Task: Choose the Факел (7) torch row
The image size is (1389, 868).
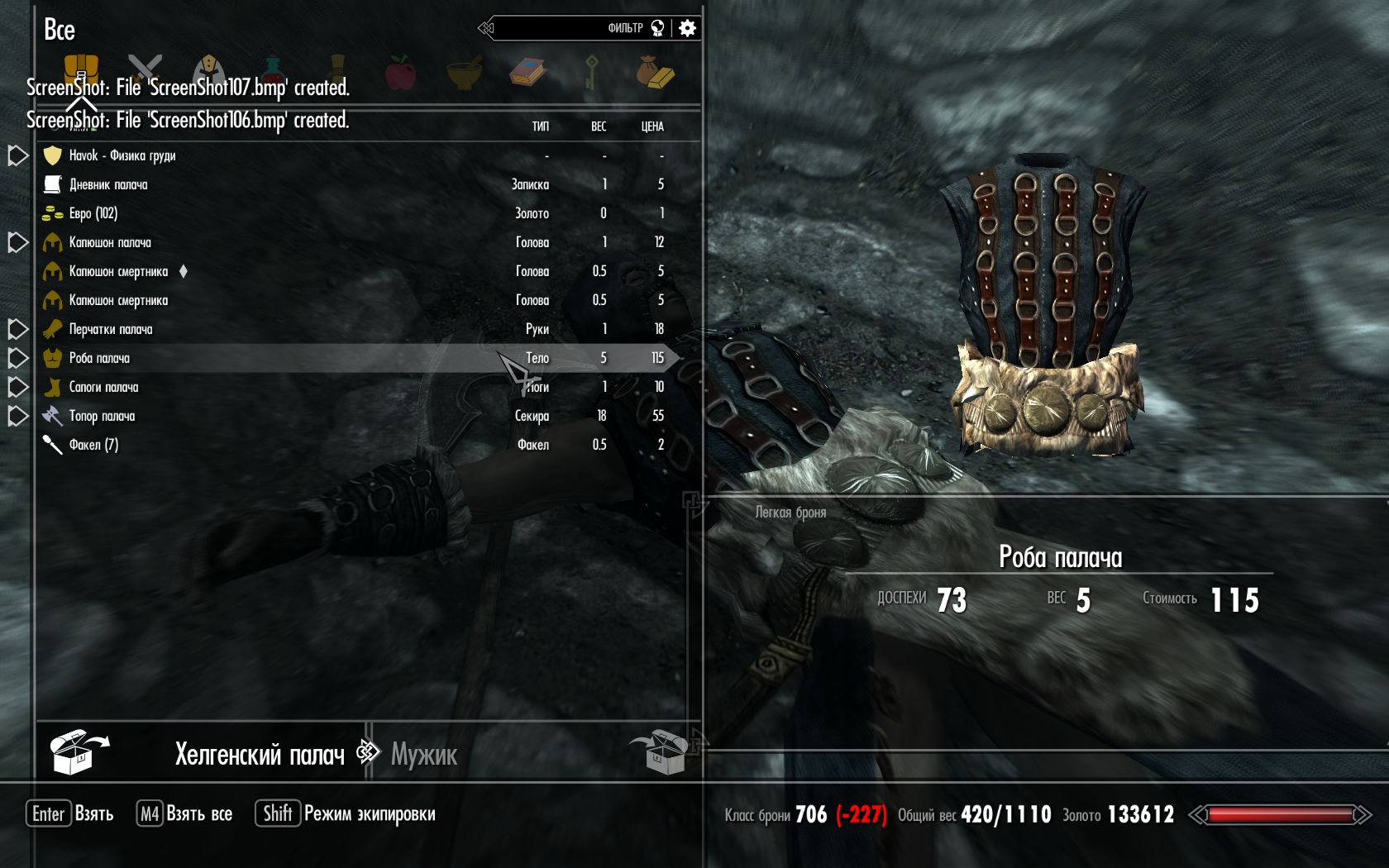Action: (93, 445)
